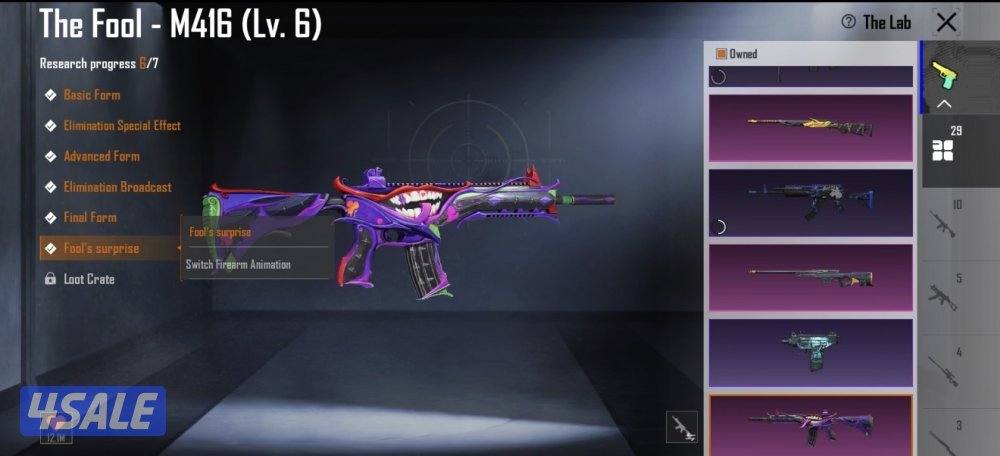The image size is (1000, 456).
Task: Close the weapon lab screen
Action: pyautogui.click(x=946, y=22)
